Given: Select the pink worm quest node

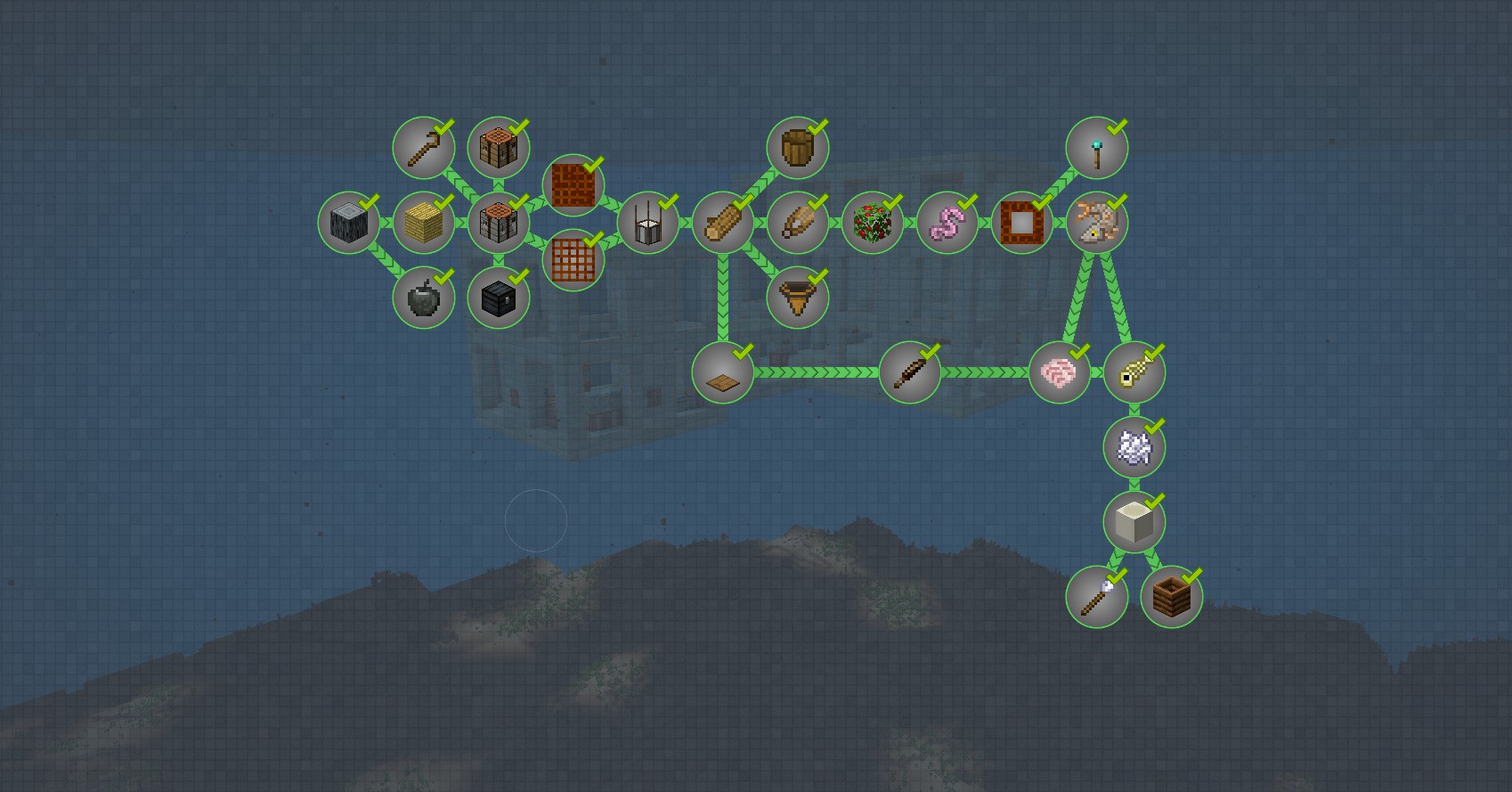Looking at the screenshot, I should point(947,223).
